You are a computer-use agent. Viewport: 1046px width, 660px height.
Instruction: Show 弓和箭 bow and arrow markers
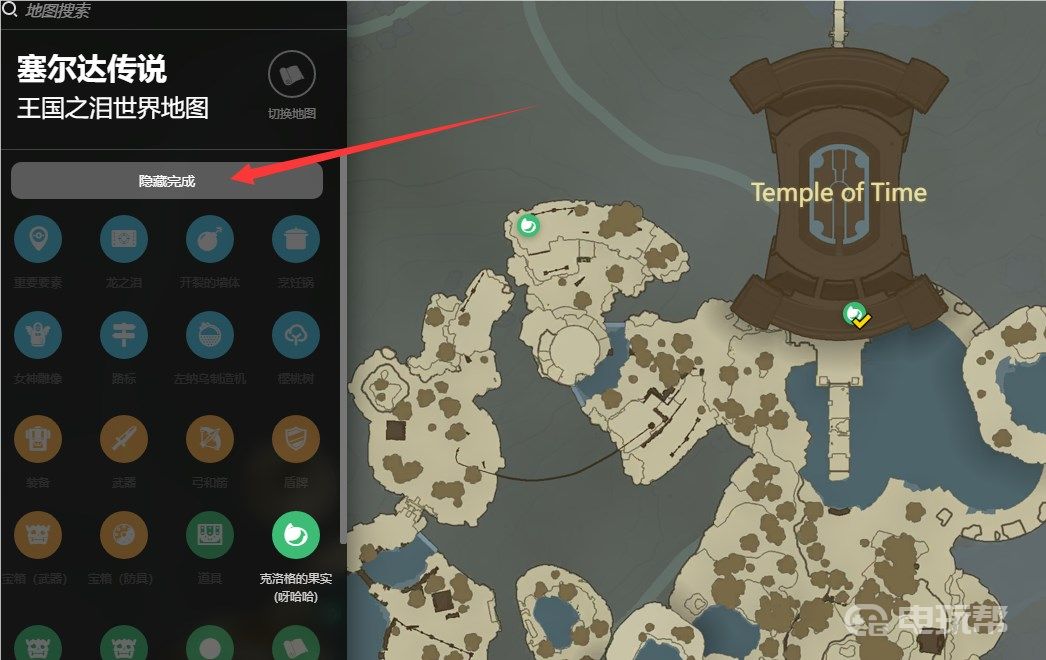click(x=210, y=439)
